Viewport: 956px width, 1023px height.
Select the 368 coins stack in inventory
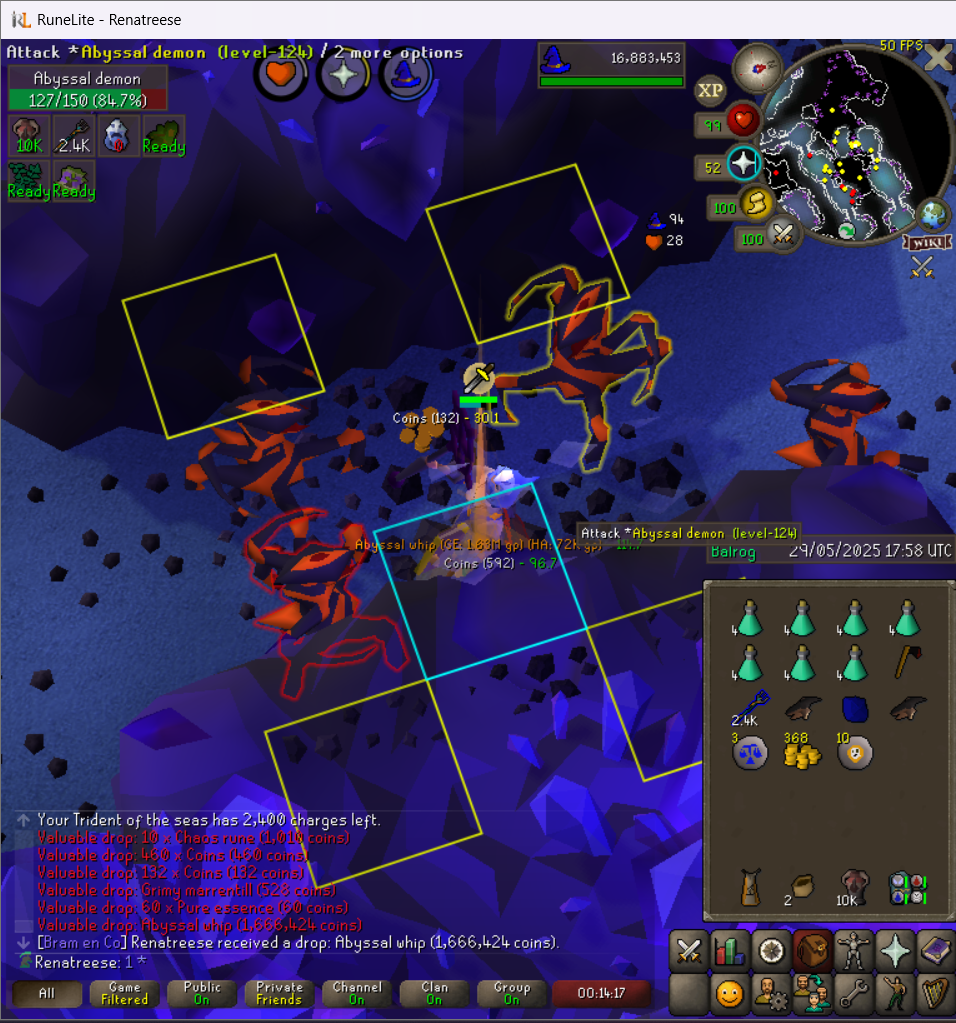pos(796,751)
